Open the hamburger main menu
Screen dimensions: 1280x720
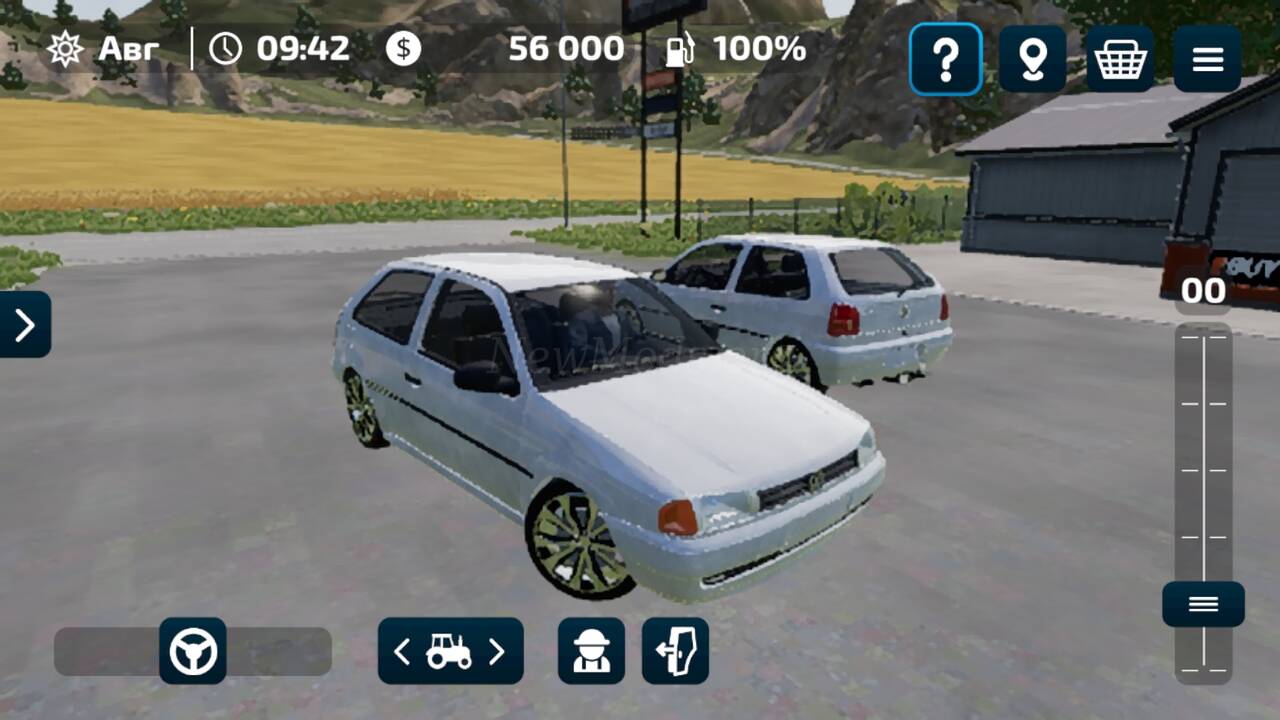(x=1208, y=60)
